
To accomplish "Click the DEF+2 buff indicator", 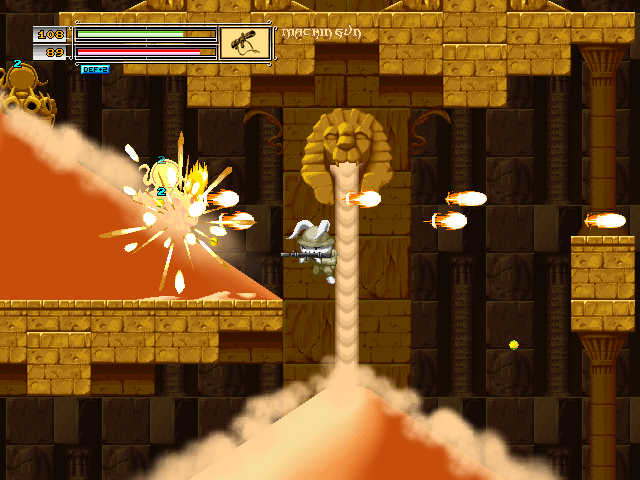I will (95, 70).
